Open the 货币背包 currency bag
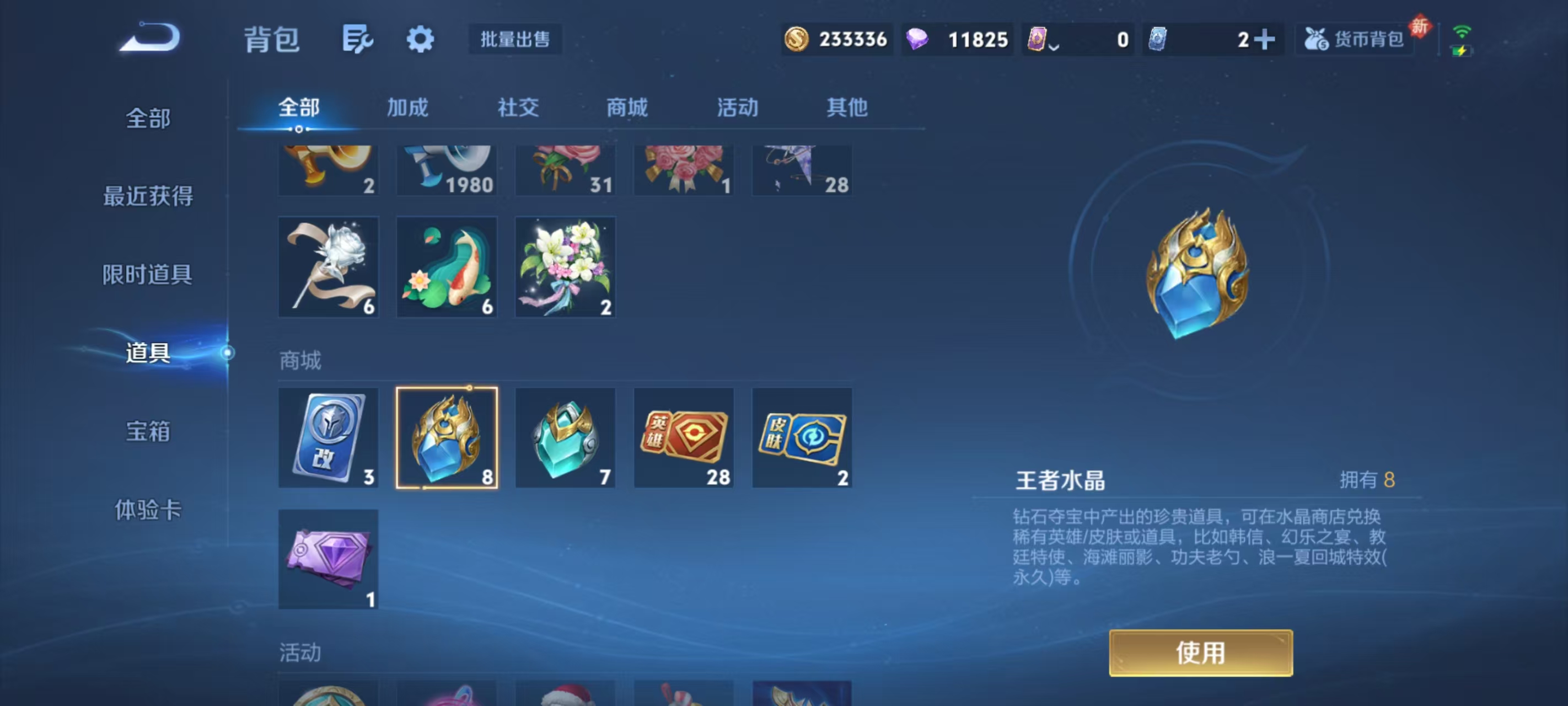 click(x=1354, y=39)
